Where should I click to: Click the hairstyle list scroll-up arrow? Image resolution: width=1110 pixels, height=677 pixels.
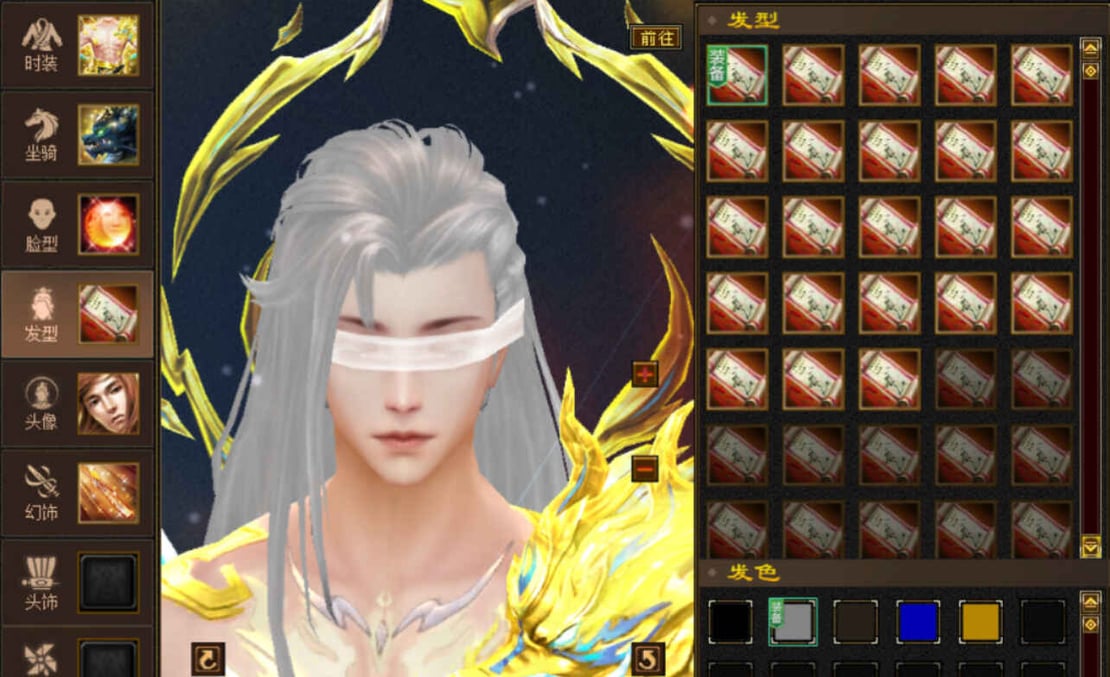point(1090,47)
